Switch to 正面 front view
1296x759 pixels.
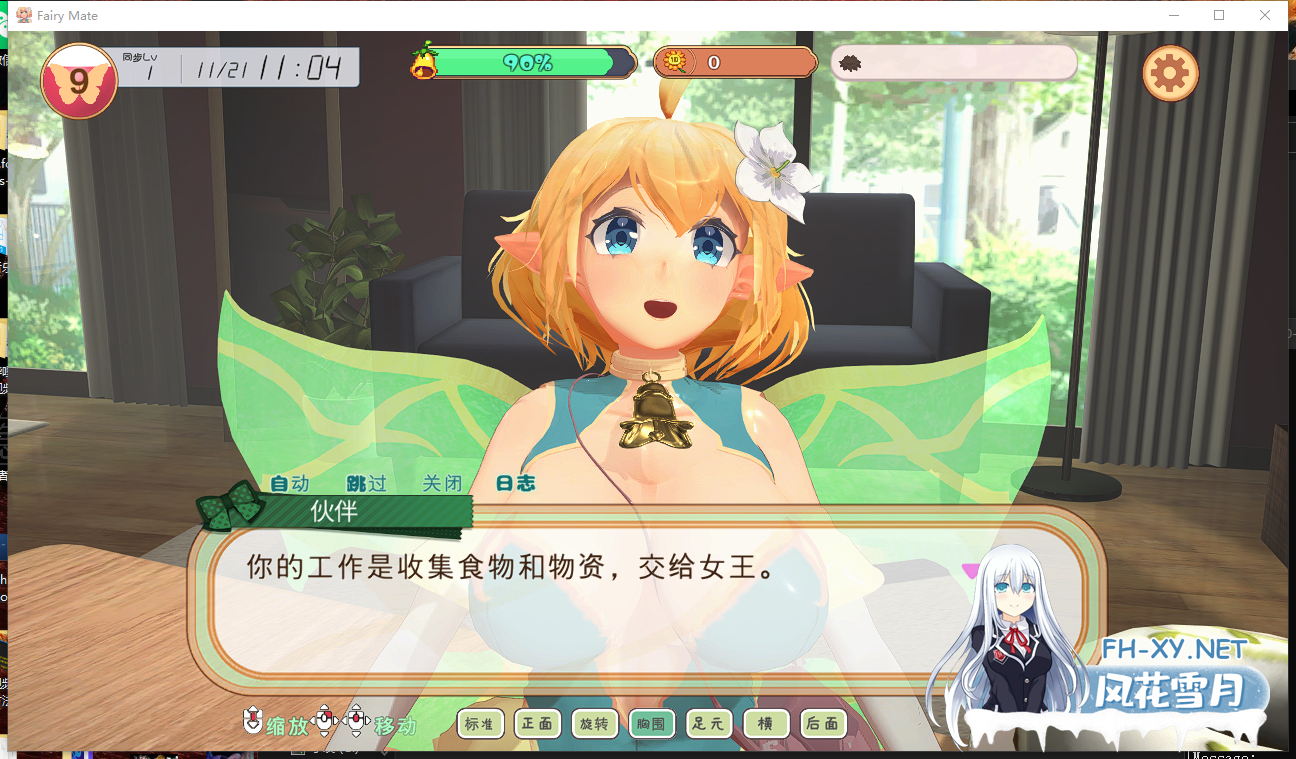click(x=537, y=723)
